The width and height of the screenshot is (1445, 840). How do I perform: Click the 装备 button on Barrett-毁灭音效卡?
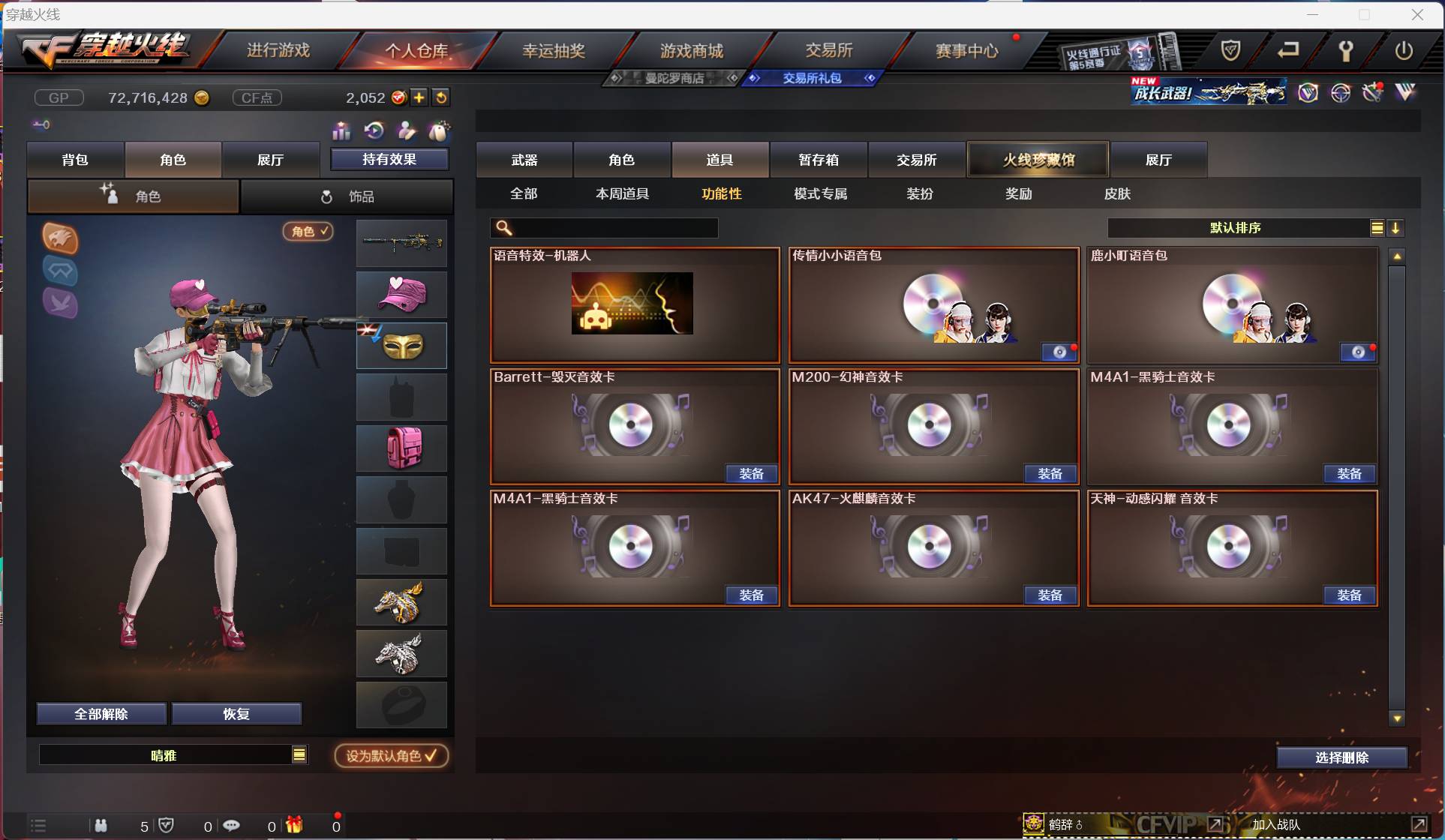[751, 473]
